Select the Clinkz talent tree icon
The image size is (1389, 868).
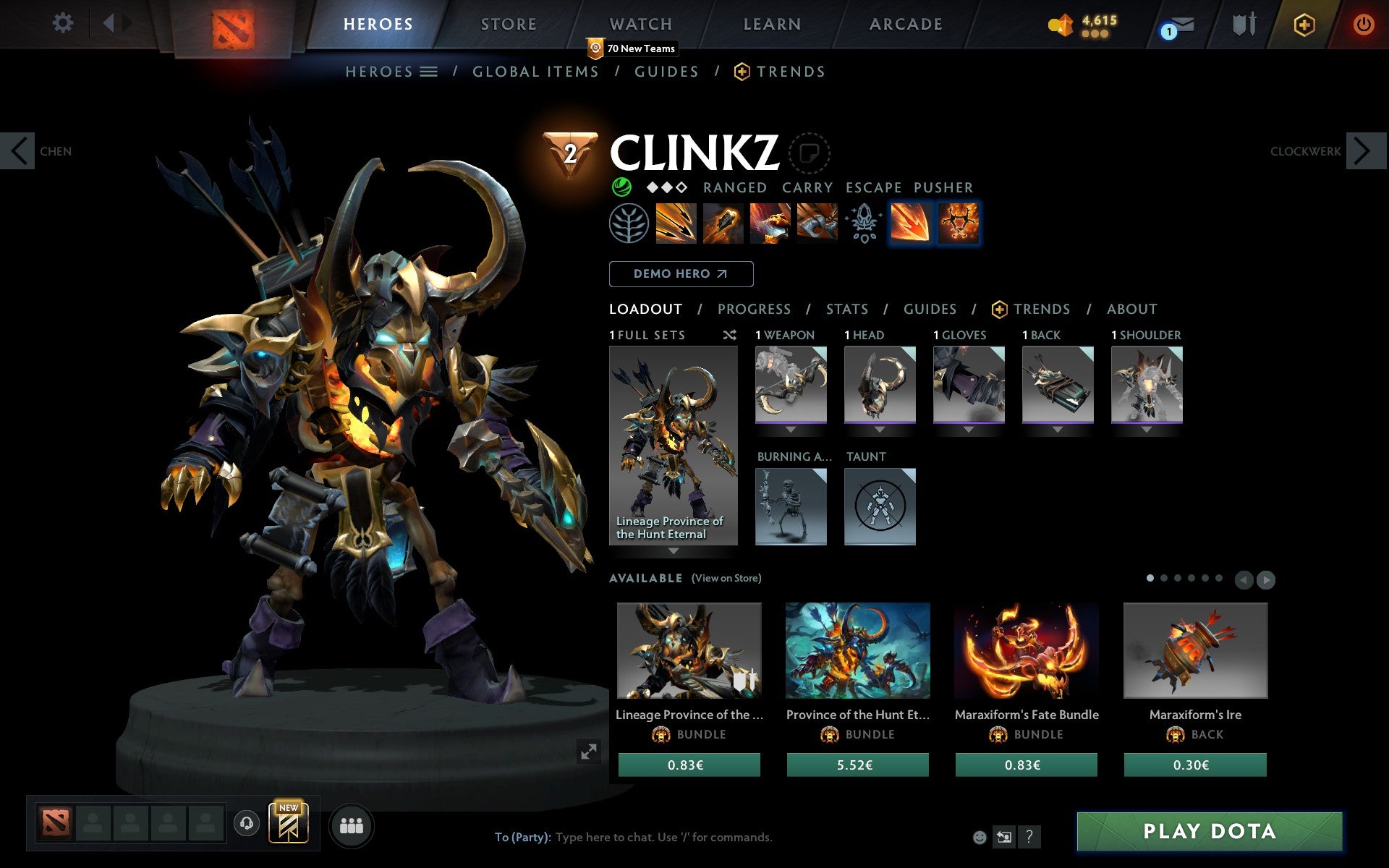coord(629,224)
